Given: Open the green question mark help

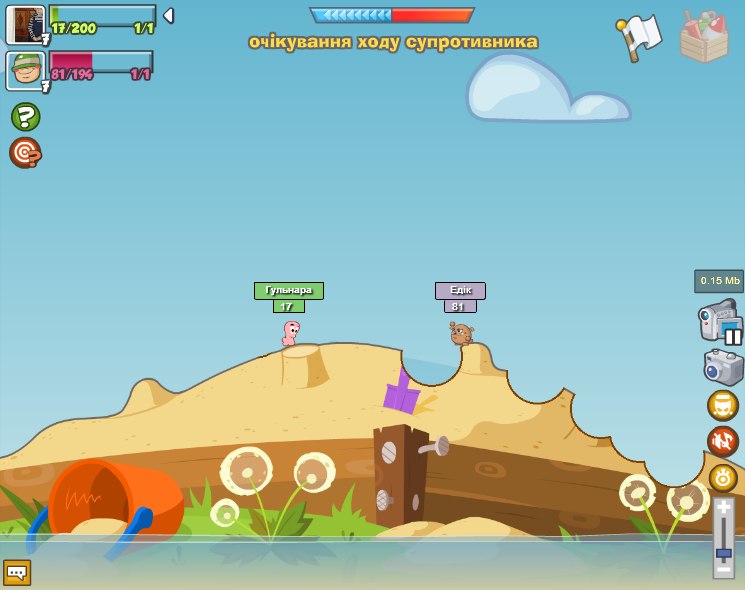Looking at the screenshot, I should point(25,117).
